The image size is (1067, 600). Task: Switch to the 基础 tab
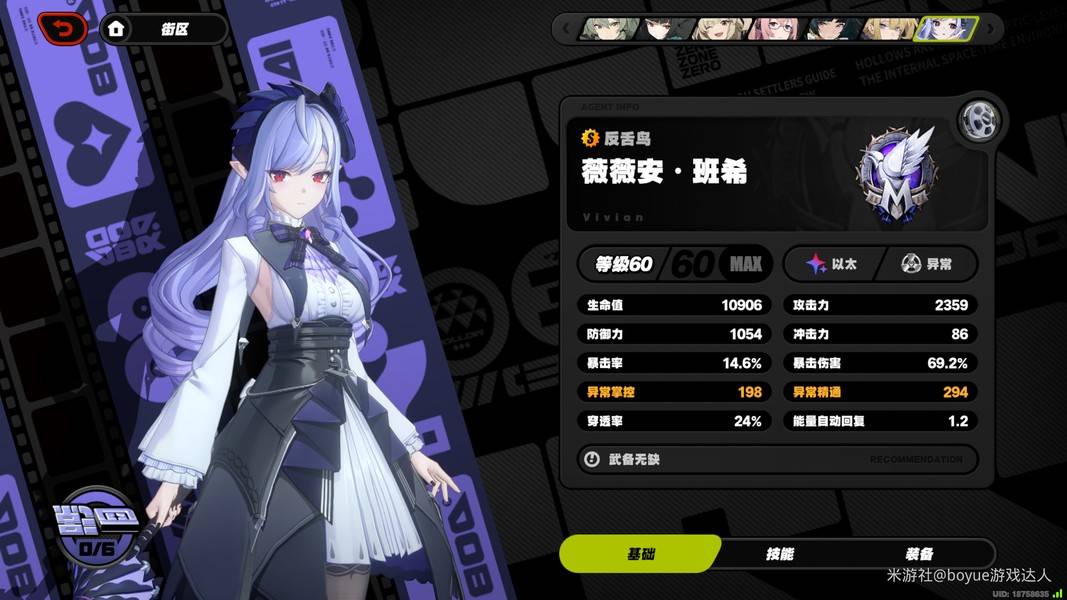(x=640, y=554)
